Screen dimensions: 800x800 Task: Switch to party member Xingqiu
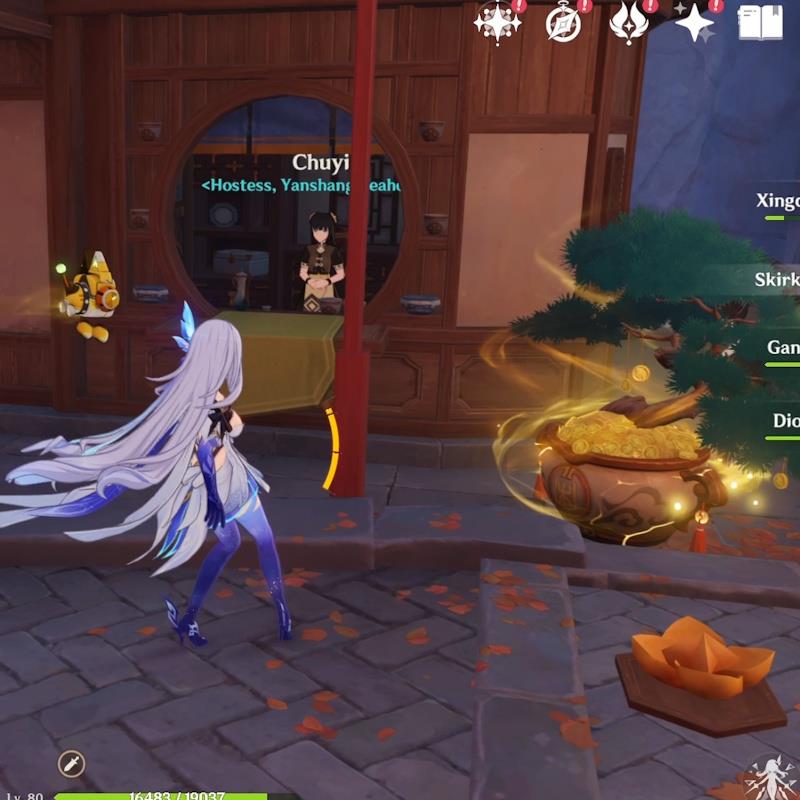pos(778,201)
